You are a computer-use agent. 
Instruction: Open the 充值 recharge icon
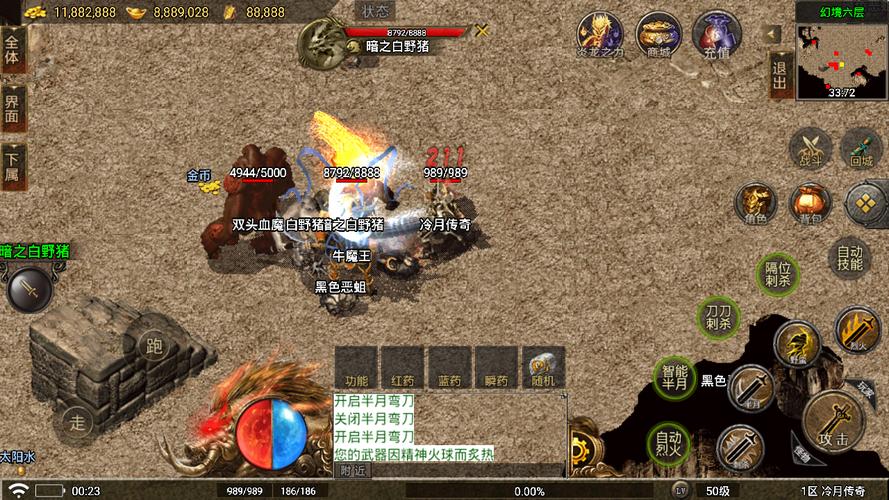pyautogui.click(x=716, y=36)
